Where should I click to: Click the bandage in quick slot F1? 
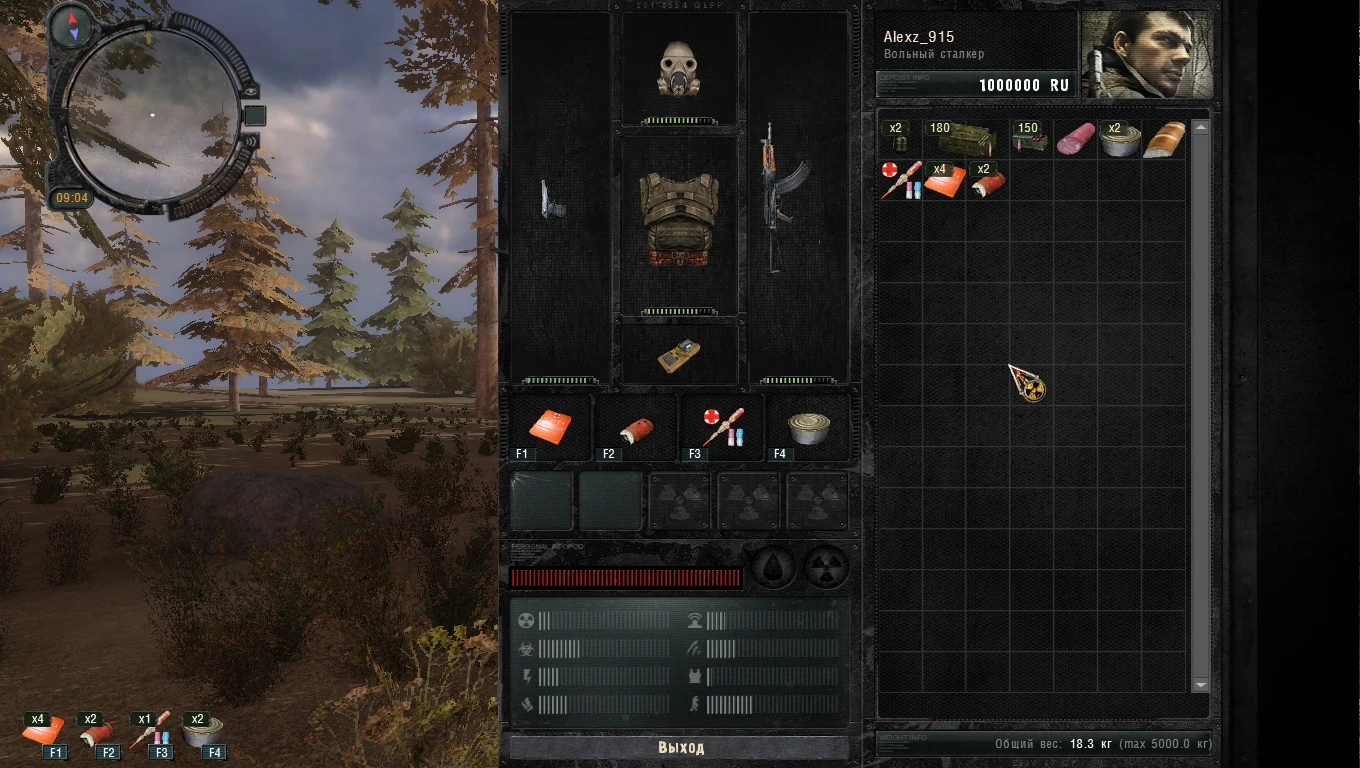(548, 425)
